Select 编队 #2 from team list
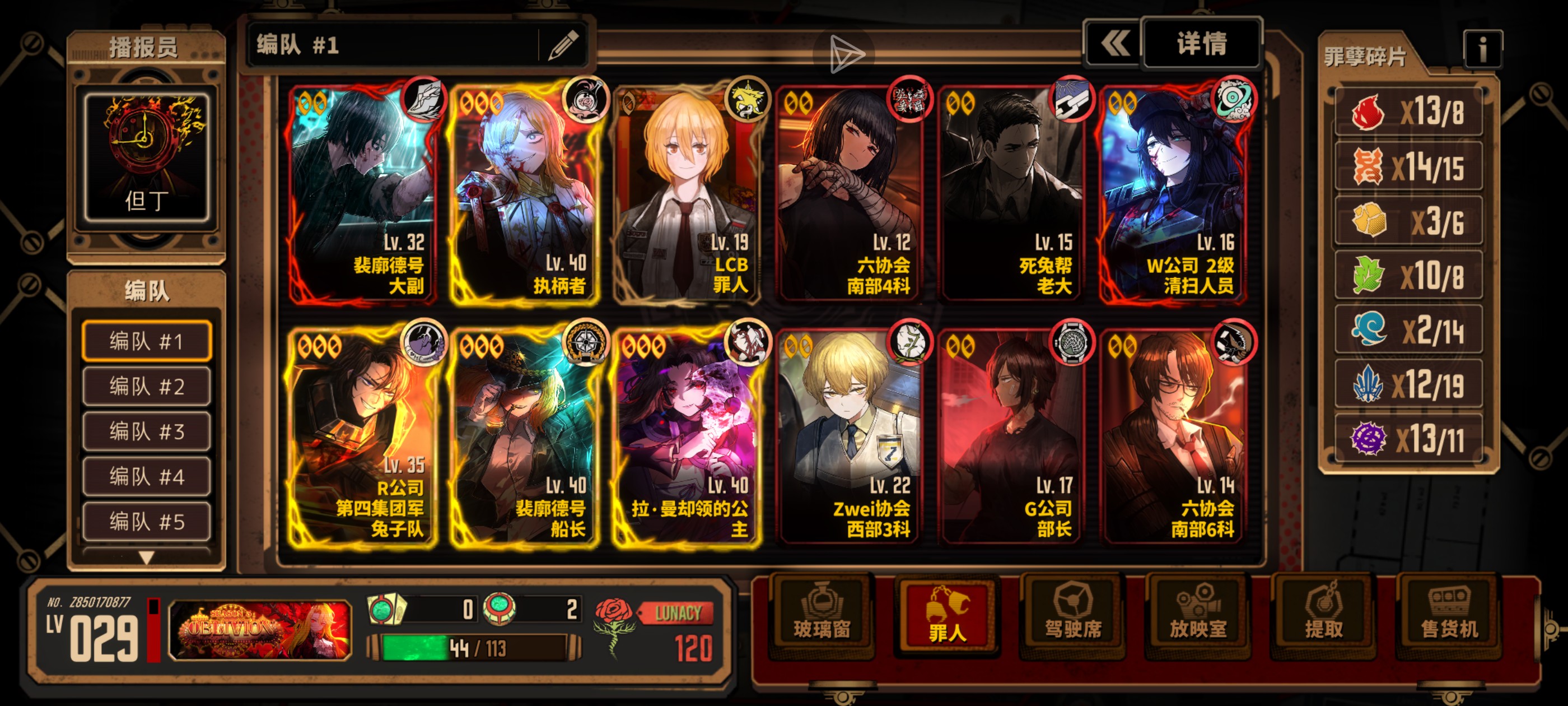Image resolution: width=1568 pixels, height=706 pixels. 147,386
